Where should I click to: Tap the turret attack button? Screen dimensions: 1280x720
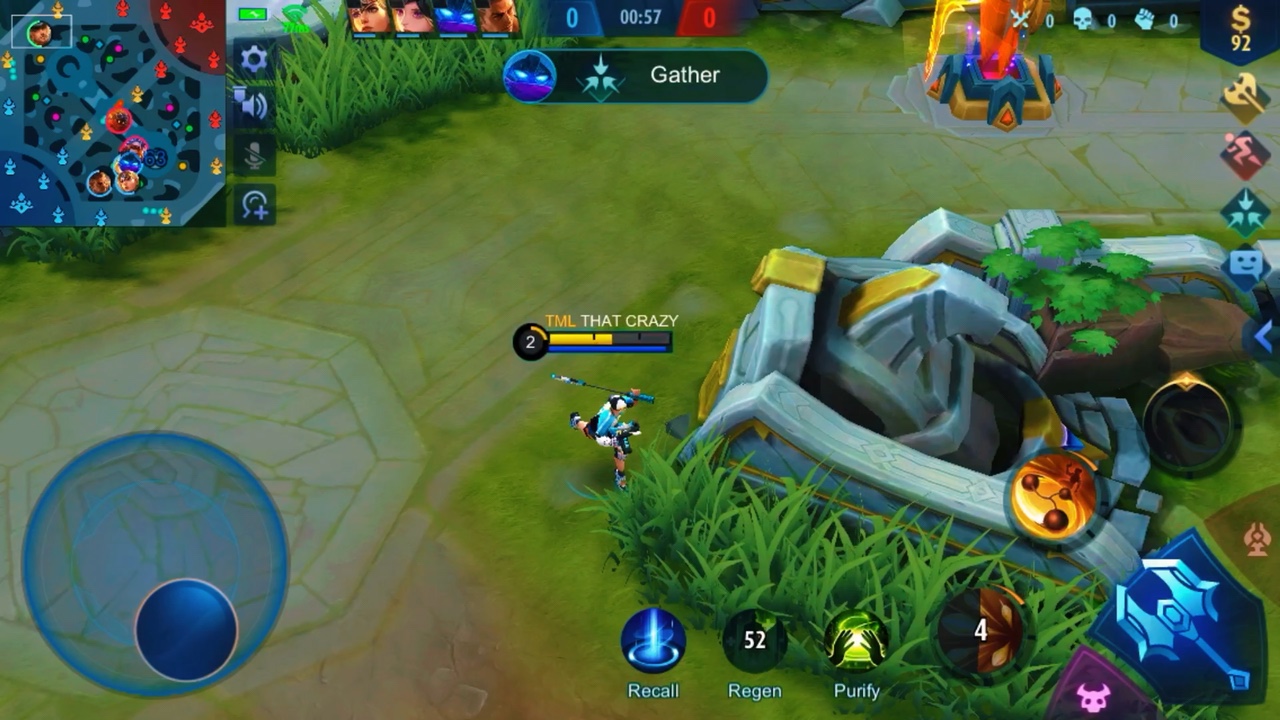(x=1257, y=540)
